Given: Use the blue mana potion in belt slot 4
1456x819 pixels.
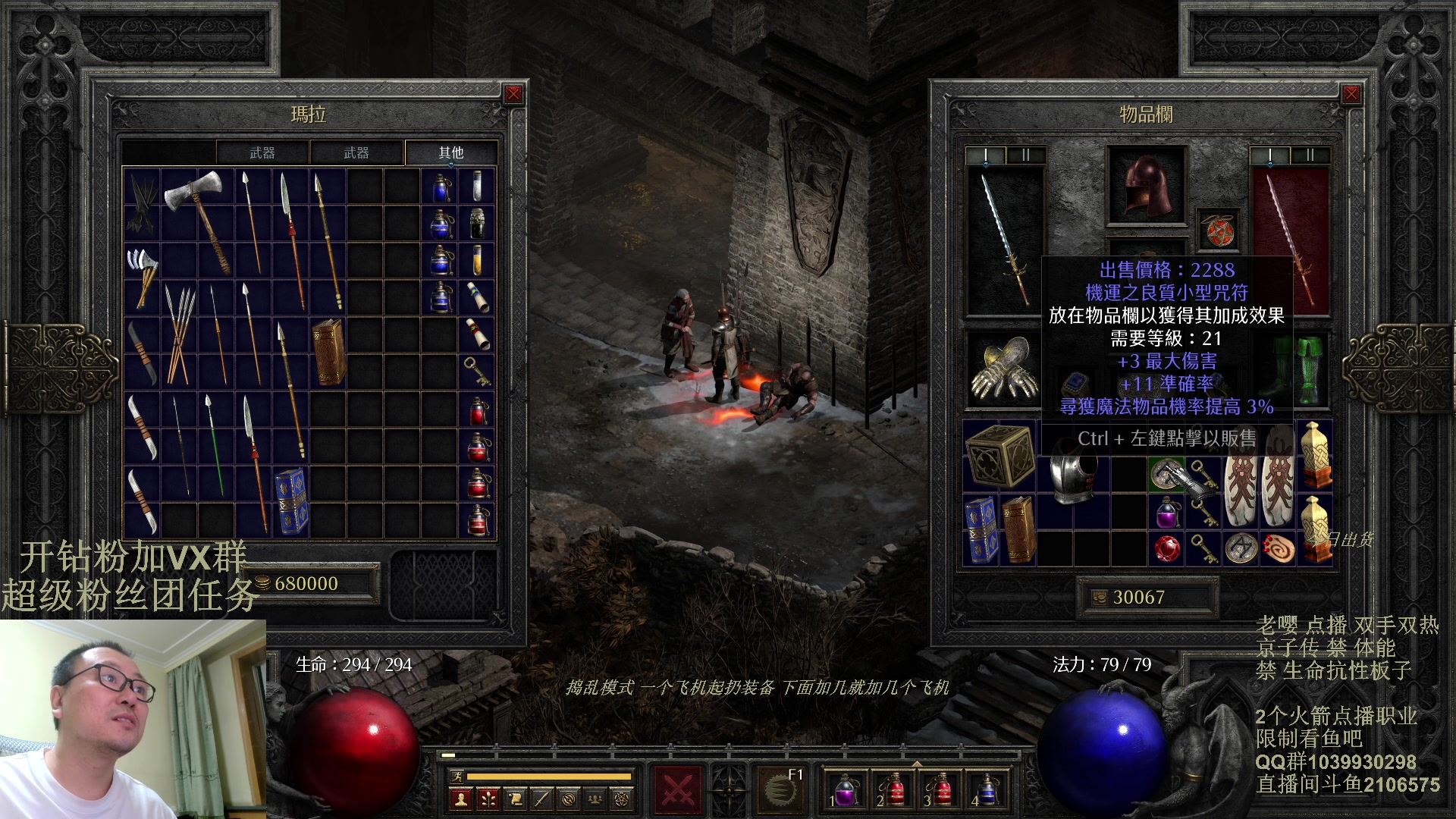Looking at the screenshot, I should coord(986,789).
